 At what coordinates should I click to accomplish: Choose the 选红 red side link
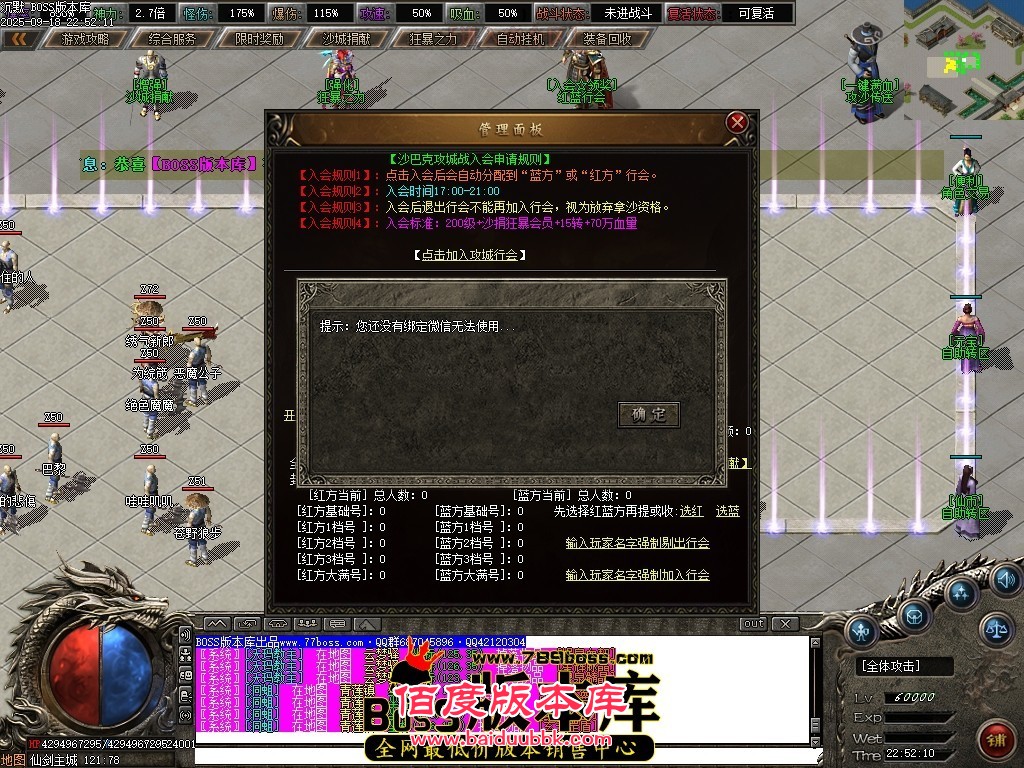691,511
